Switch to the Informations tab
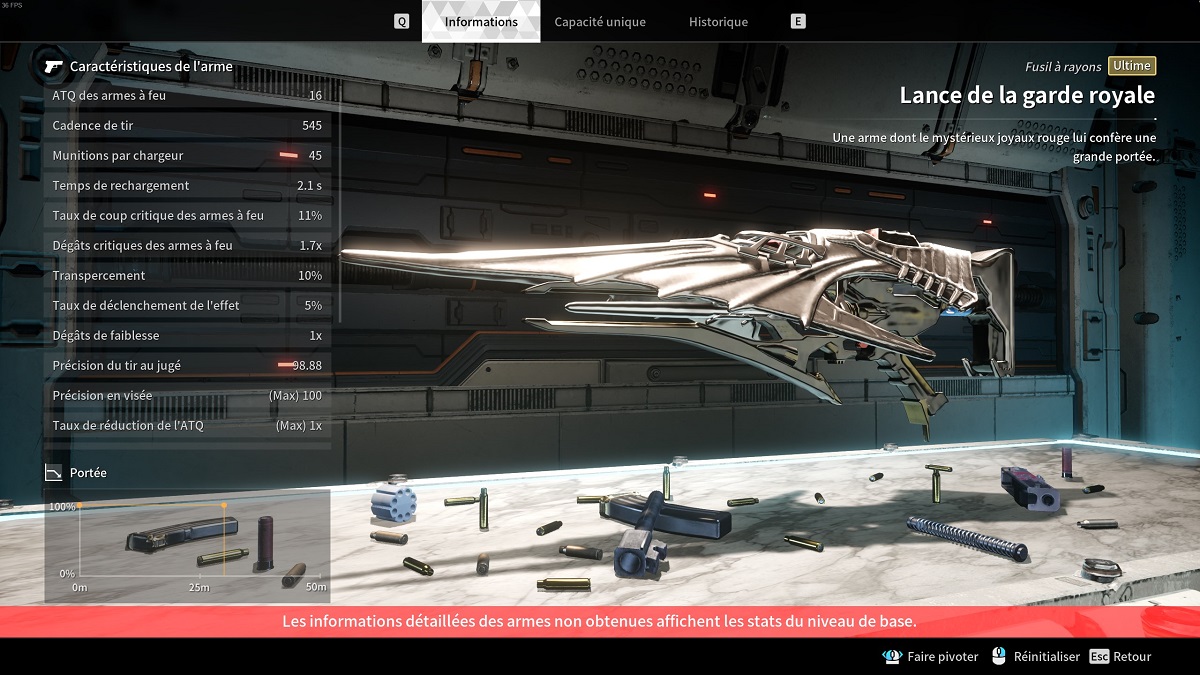The height and width of the screenshot is (675, 1200). [x=481, y=22]
